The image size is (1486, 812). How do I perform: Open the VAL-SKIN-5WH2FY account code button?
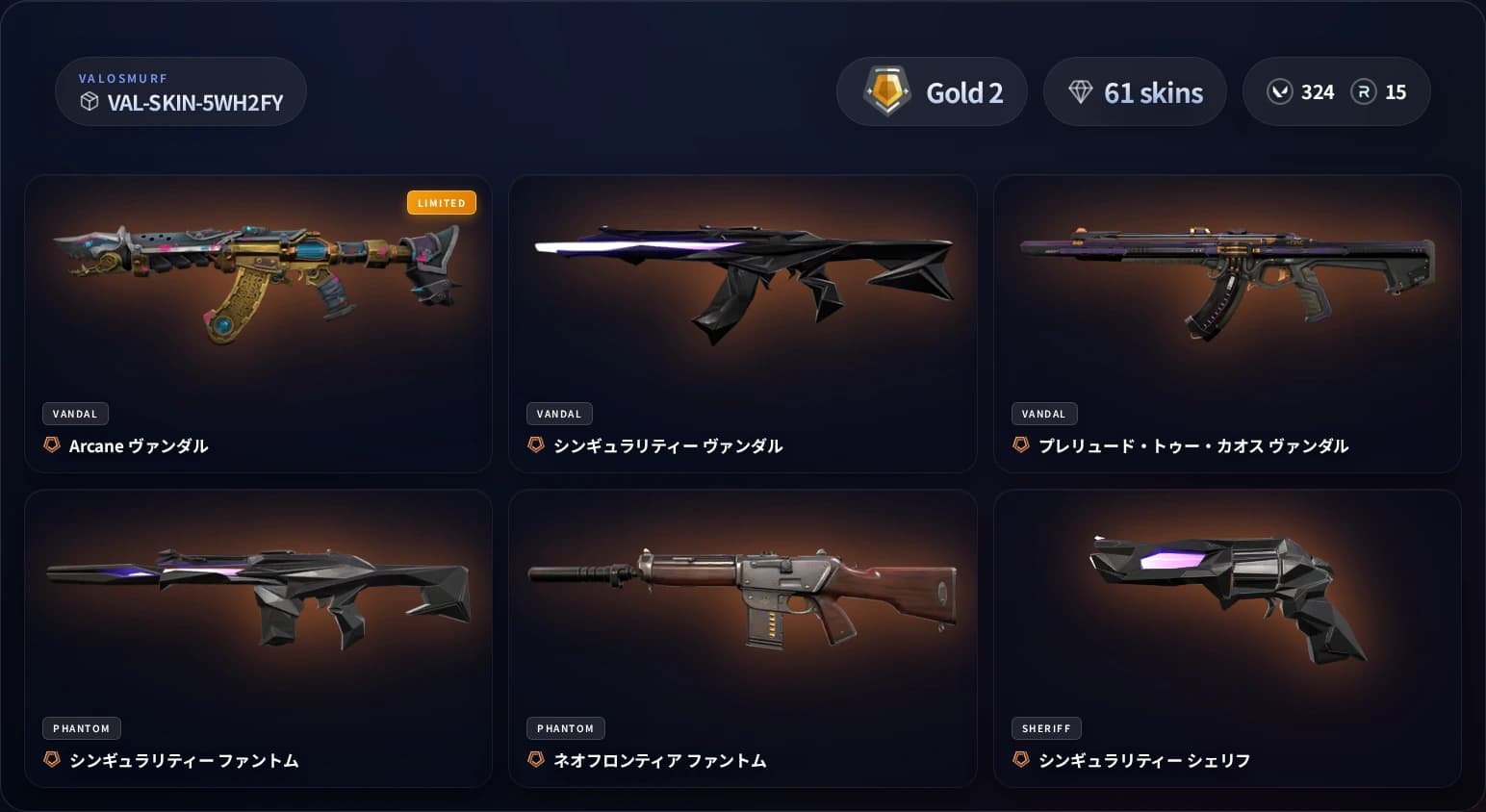click(x=180, y=91)
